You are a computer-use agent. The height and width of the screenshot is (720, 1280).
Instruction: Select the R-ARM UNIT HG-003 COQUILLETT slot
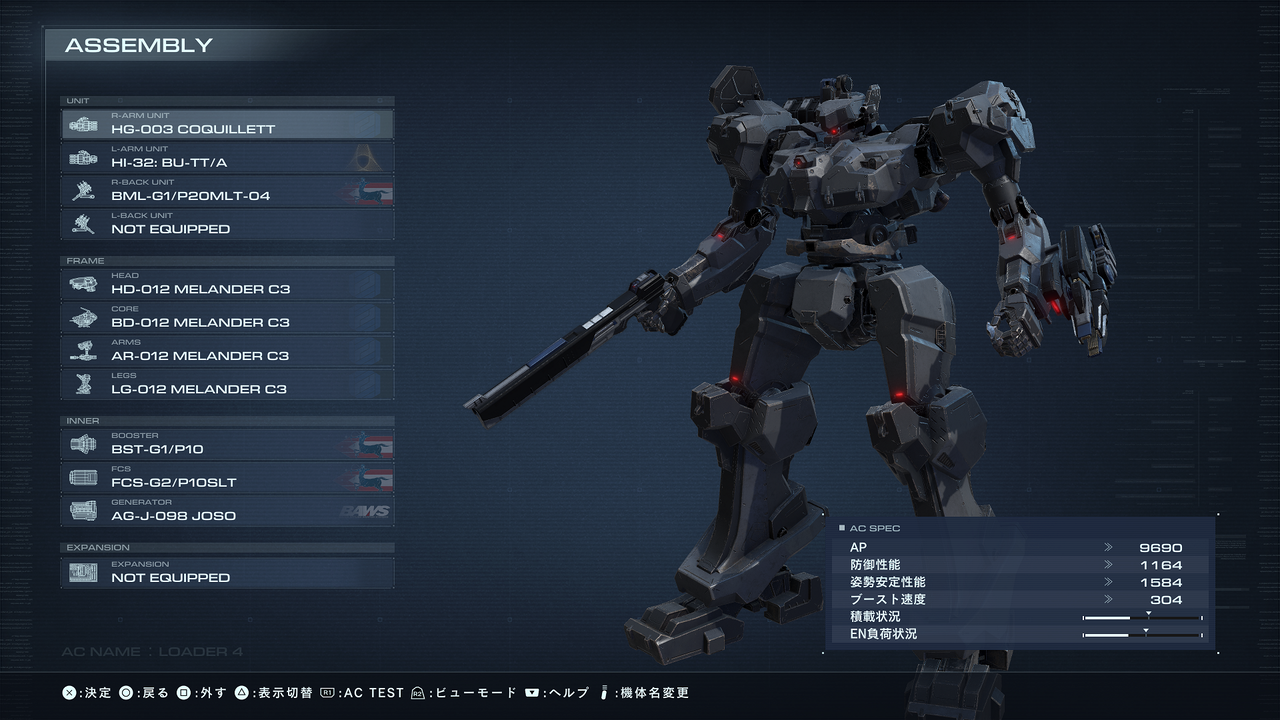[227, 124]
